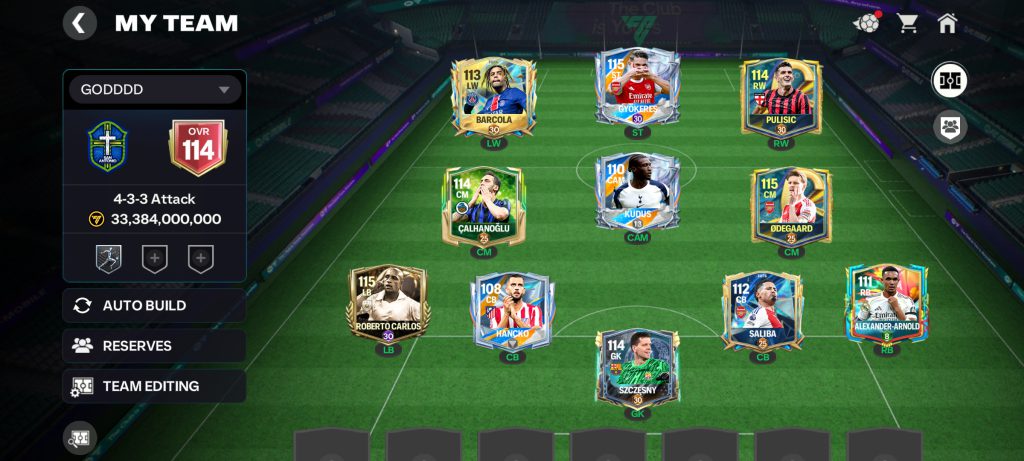Select goalkeeper Szczęsny's card
The image size is (1024, 461).
(x=637, y=366)
